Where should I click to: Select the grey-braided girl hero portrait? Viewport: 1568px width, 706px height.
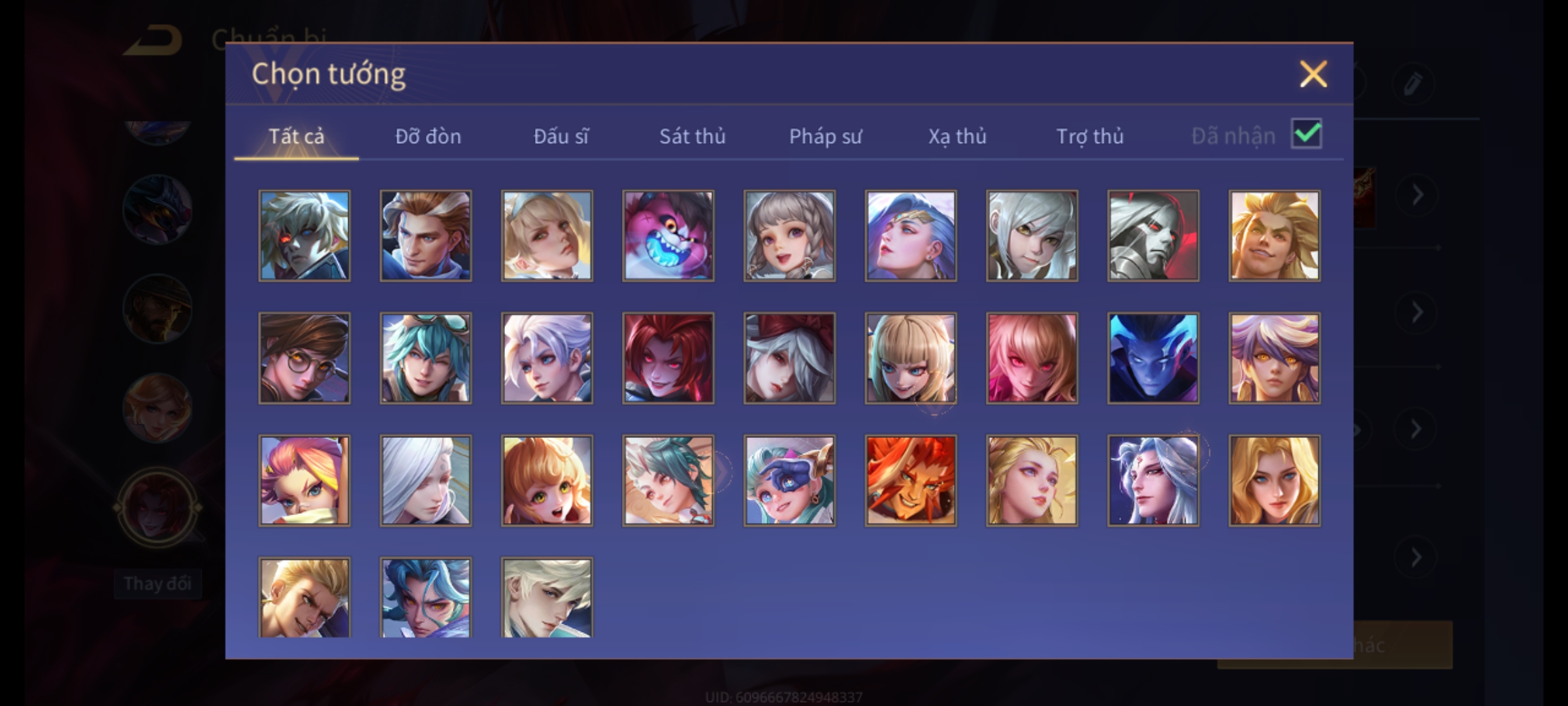point(789,236)
